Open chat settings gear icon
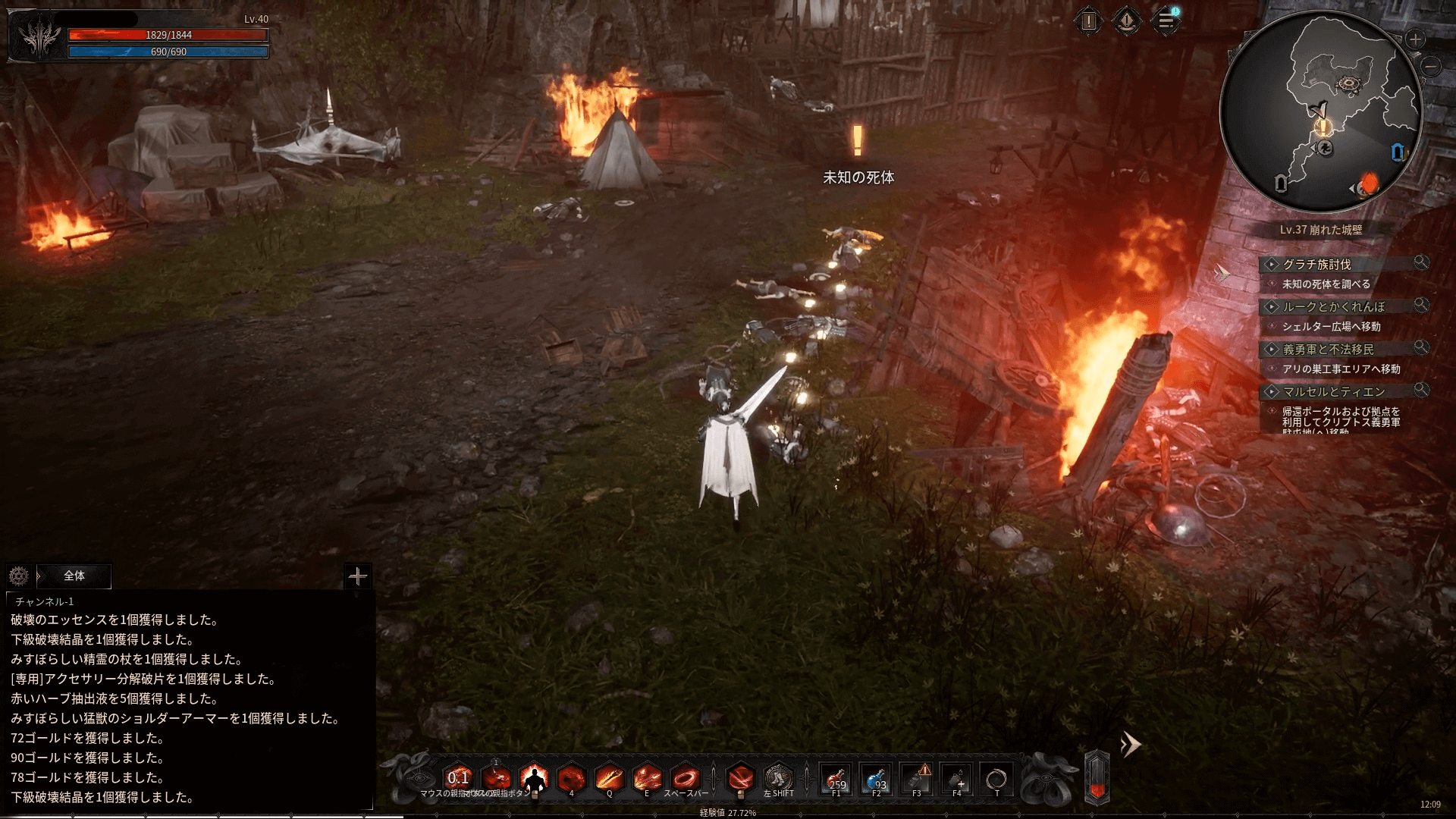This screenshot has height=819, width=1456. [x=19, y=576]
